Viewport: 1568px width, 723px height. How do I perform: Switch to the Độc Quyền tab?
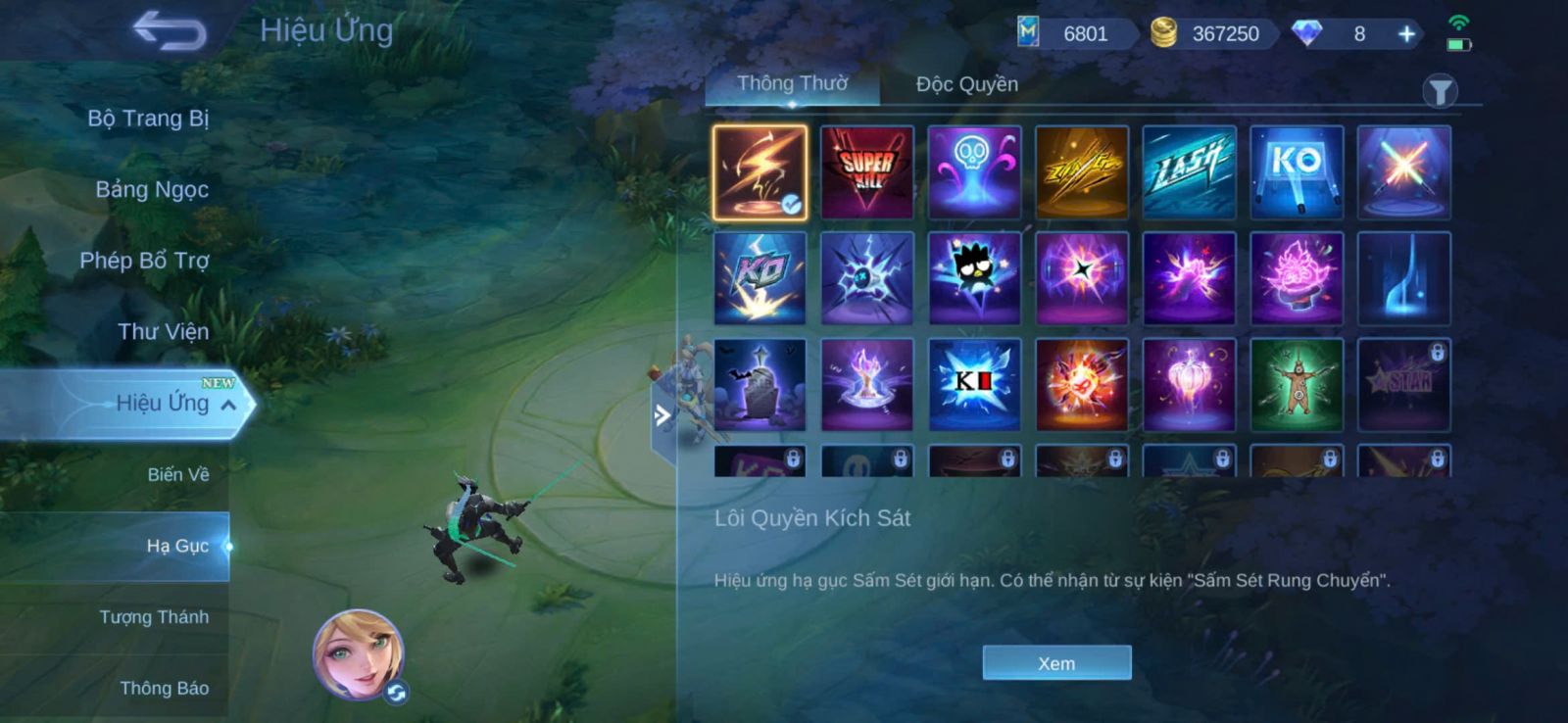(x=966, y=84)
